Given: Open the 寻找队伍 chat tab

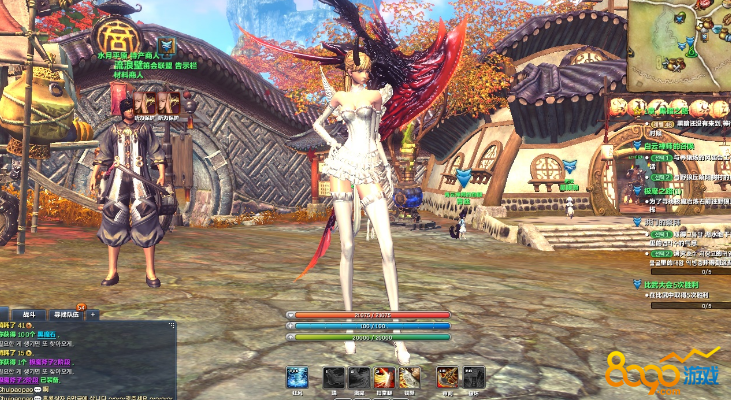Looking at the screenshot, I should coord(66,313).
